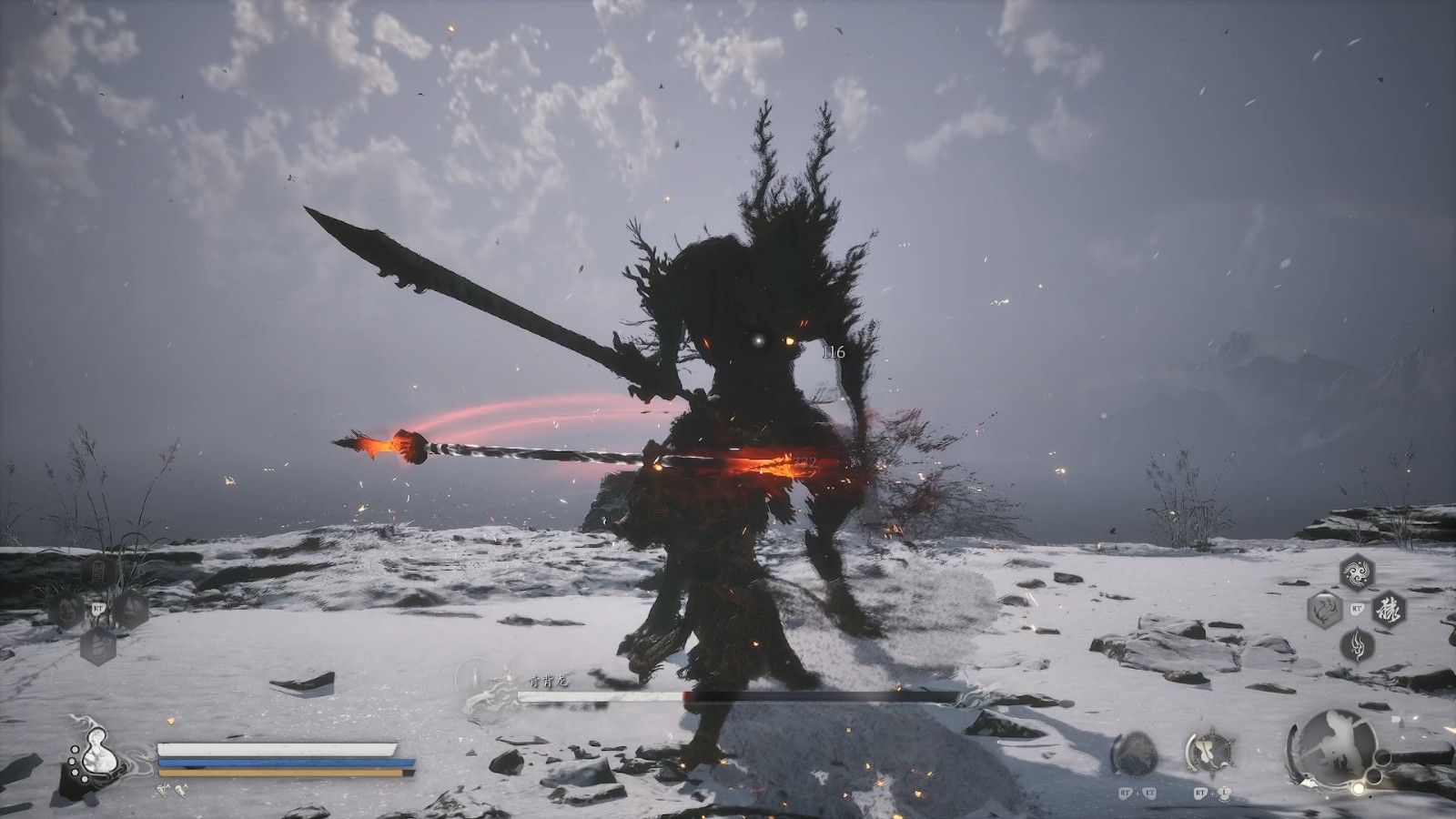This screenshot has height=819, width=1456.
Task: Cast the flame spell in the spell wheel
Action: pos(1357,645)
